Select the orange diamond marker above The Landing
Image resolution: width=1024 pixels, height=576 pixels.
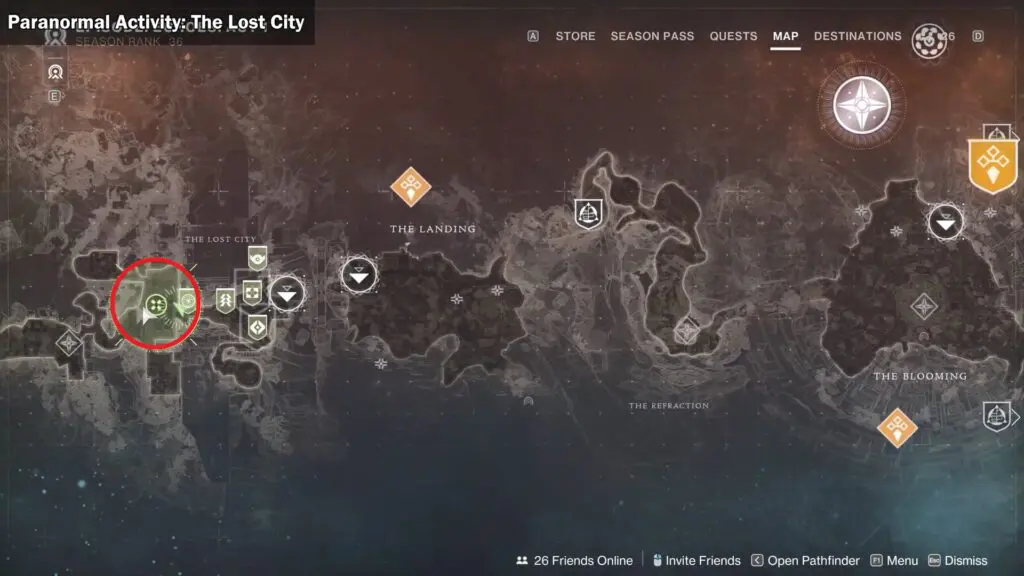pyautogui.click(x=410, y=185)
